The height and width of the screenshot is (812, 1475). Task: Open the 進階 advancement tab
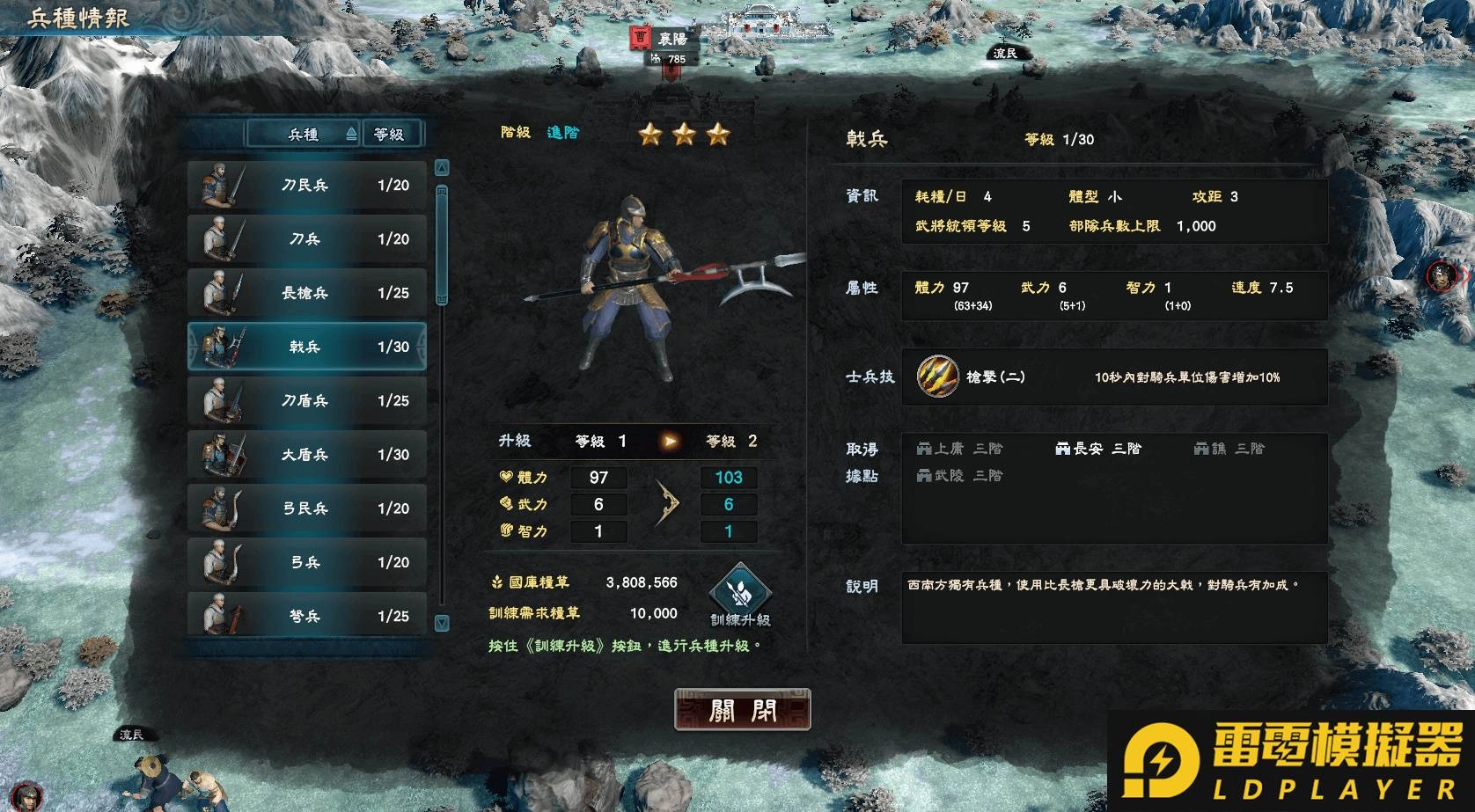tap(563, 133)
